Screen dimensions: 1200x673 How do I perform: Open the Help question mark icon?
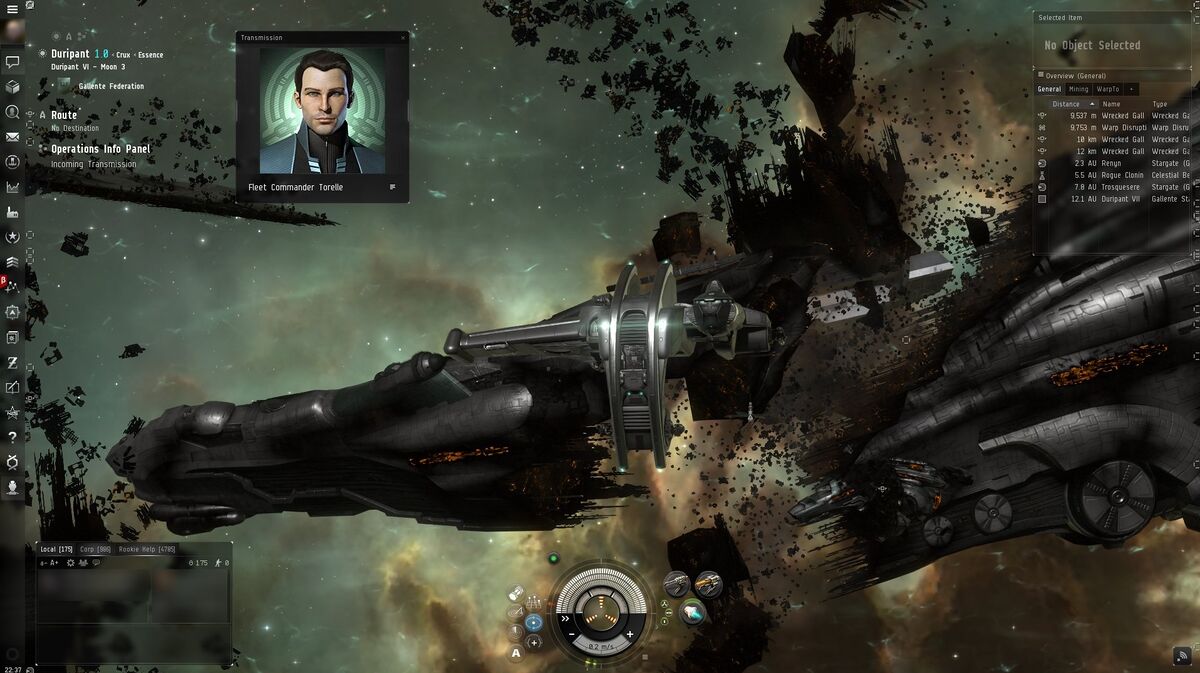(13, 437)
